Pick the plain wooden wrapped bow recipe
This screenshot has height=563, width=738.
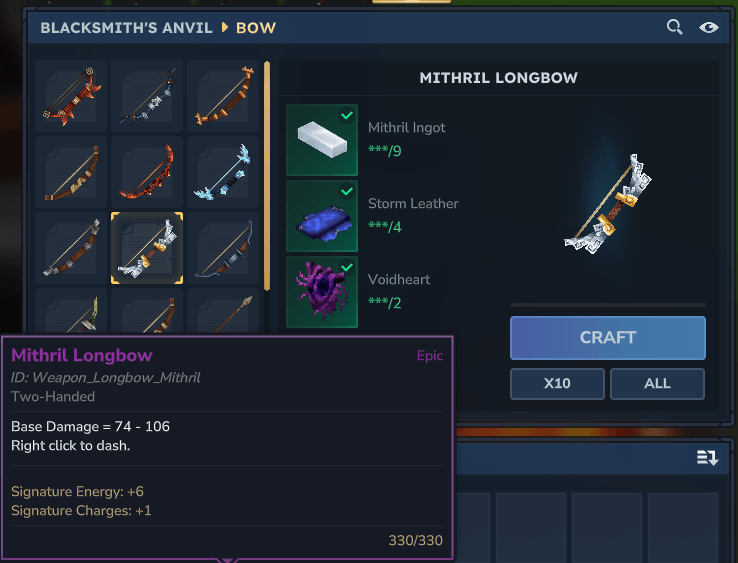coord(71,172)
